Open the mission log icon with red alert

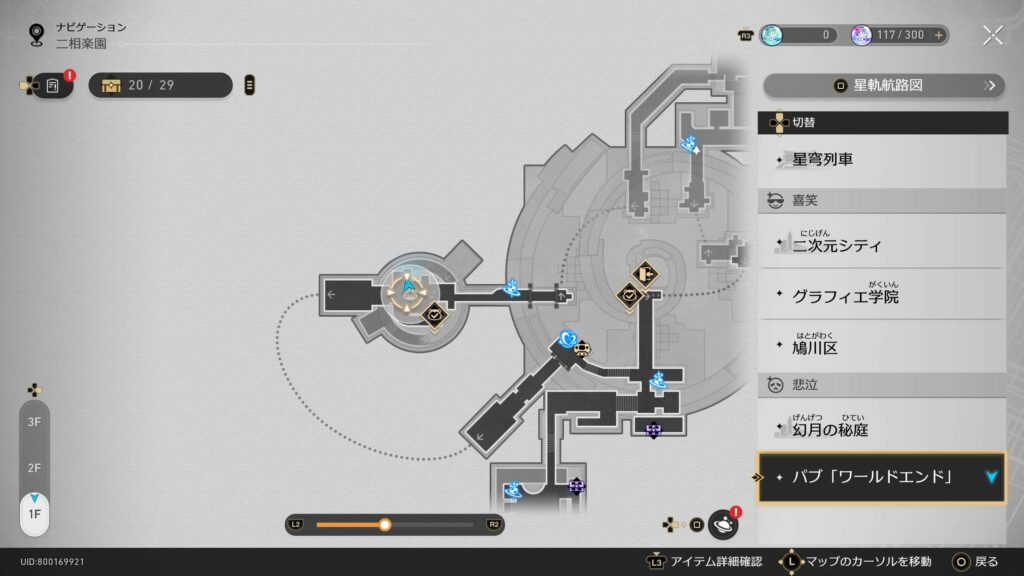click(x=53, y=85)
